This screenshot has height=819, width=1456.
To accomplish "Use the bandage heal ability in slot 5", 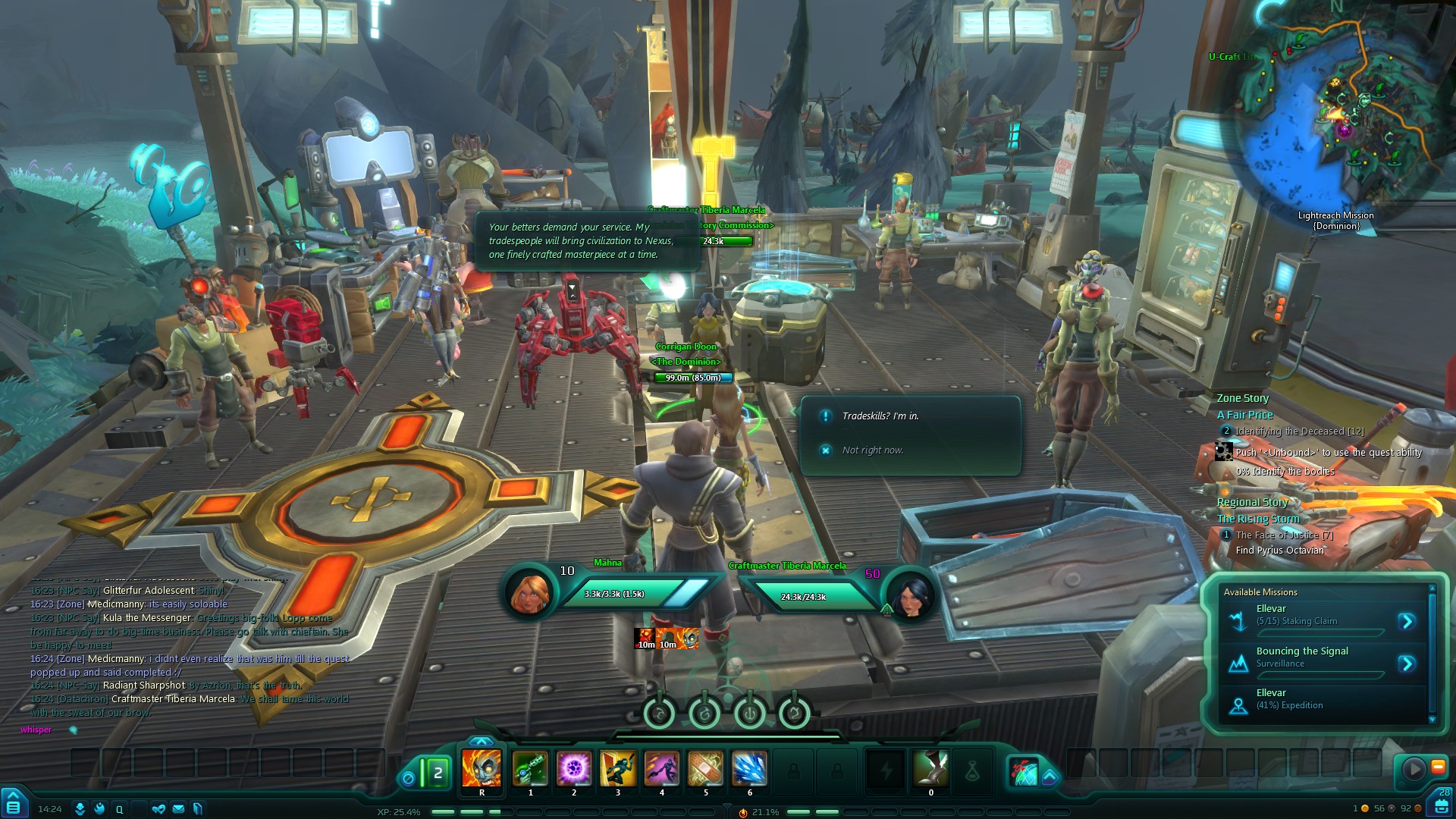I will (705, 768).
